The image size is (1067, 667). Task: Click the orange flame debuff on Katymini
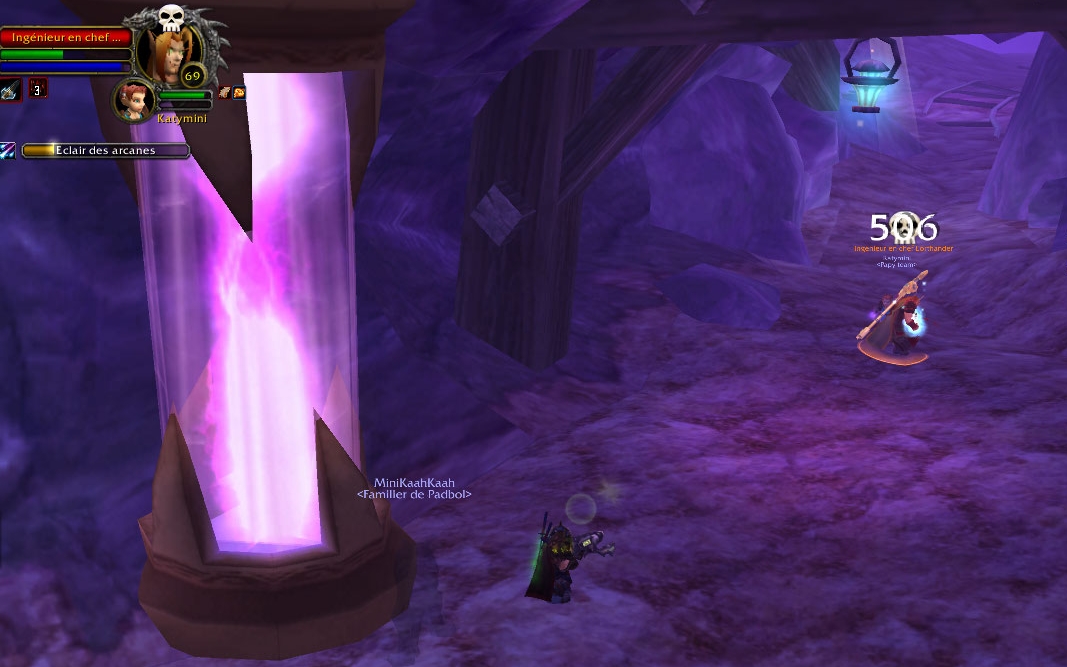point(239,92)
